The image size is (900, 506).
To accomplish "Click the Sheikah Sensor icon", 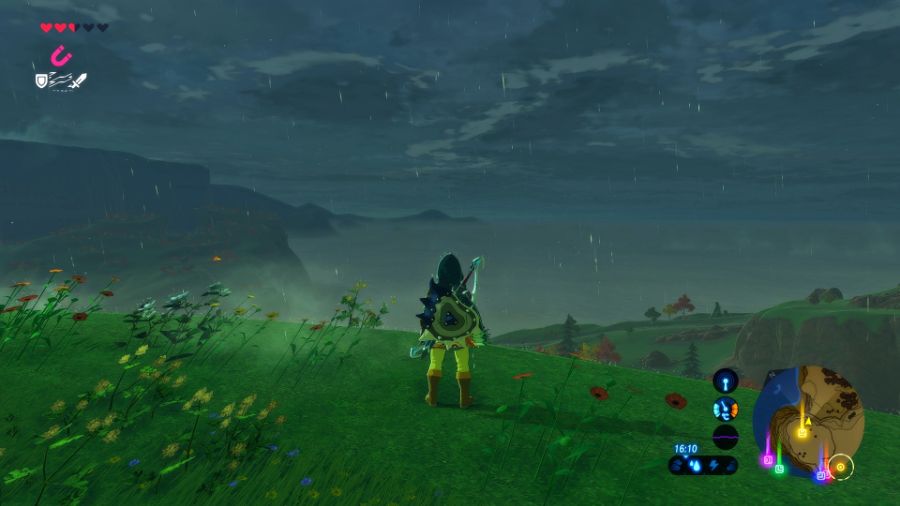I will coord(725,381).
